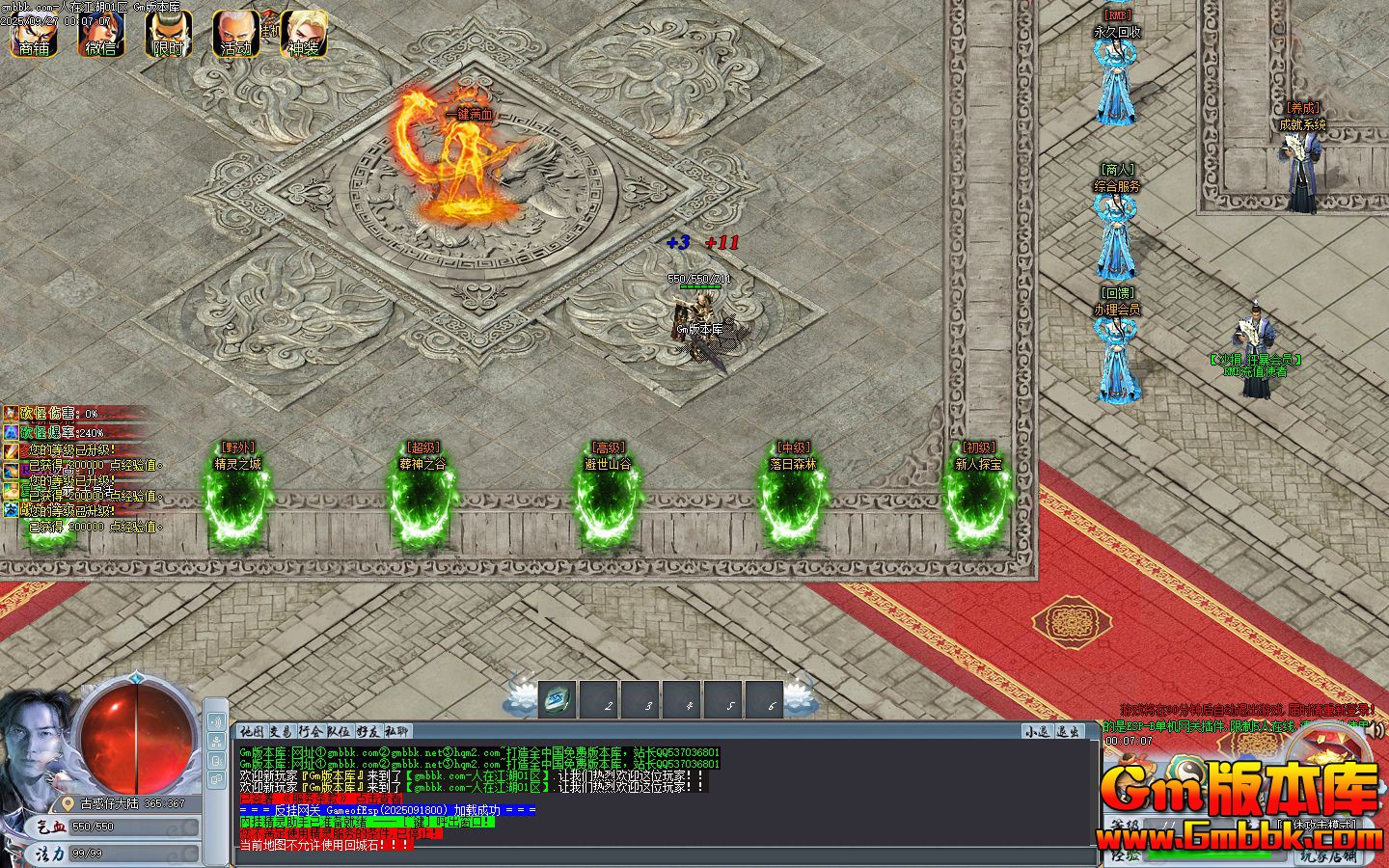Open the 活动 events icon
The width and height of the screenshot is (1389, 868).
235,35
